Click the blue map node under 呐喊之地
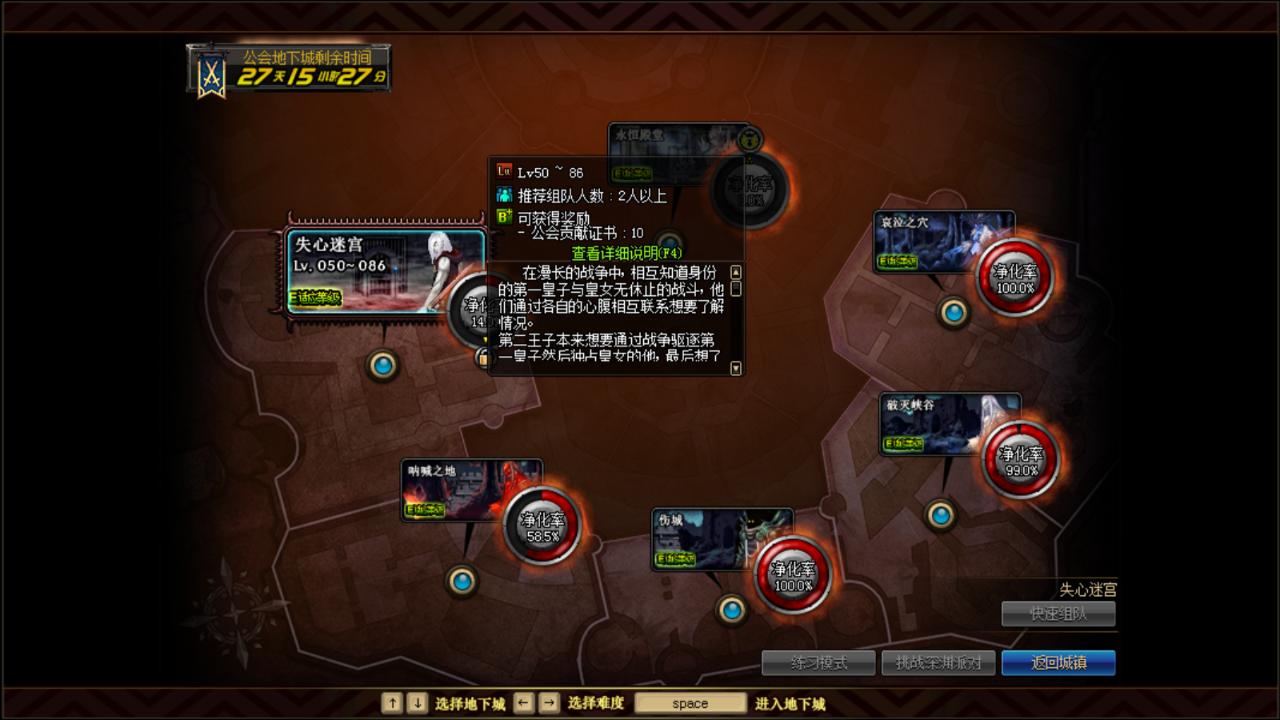1280x720 pixels. [461, 580]
